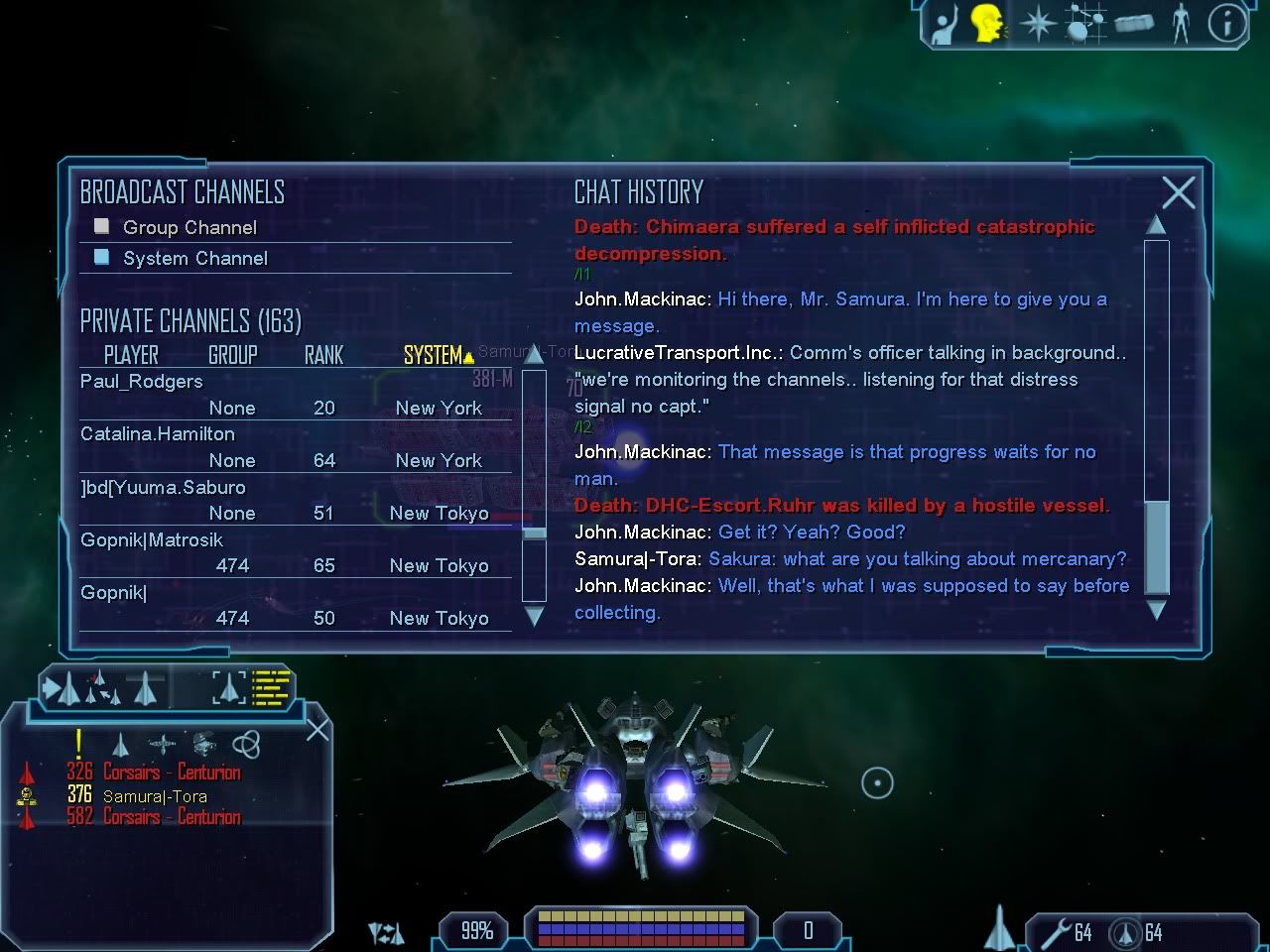1270x952 pixels.
Task: Open the yellow talking-head chat icon
Action: click(x=985, y=24)
